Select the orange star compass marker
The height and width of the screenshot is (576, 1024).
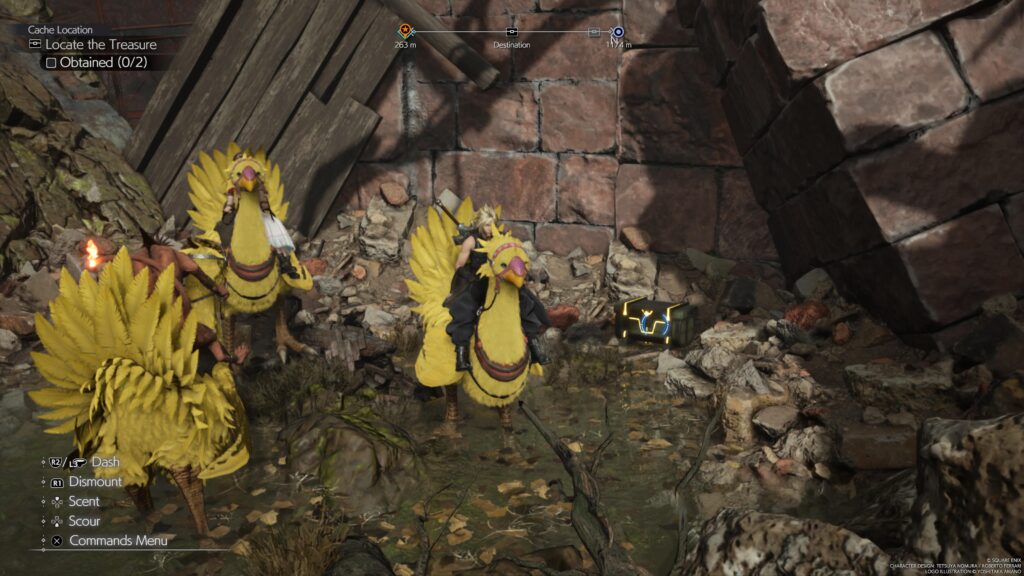pyautogui.click(x=405, y=32)
